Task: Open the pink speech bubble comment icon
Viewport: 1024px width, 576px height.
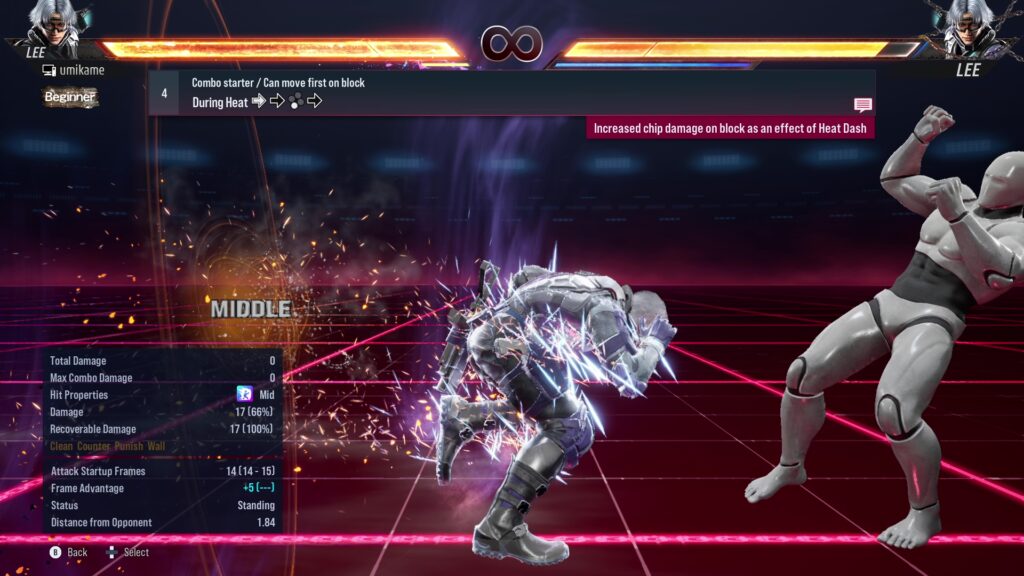Action: [x=862, y=105]
